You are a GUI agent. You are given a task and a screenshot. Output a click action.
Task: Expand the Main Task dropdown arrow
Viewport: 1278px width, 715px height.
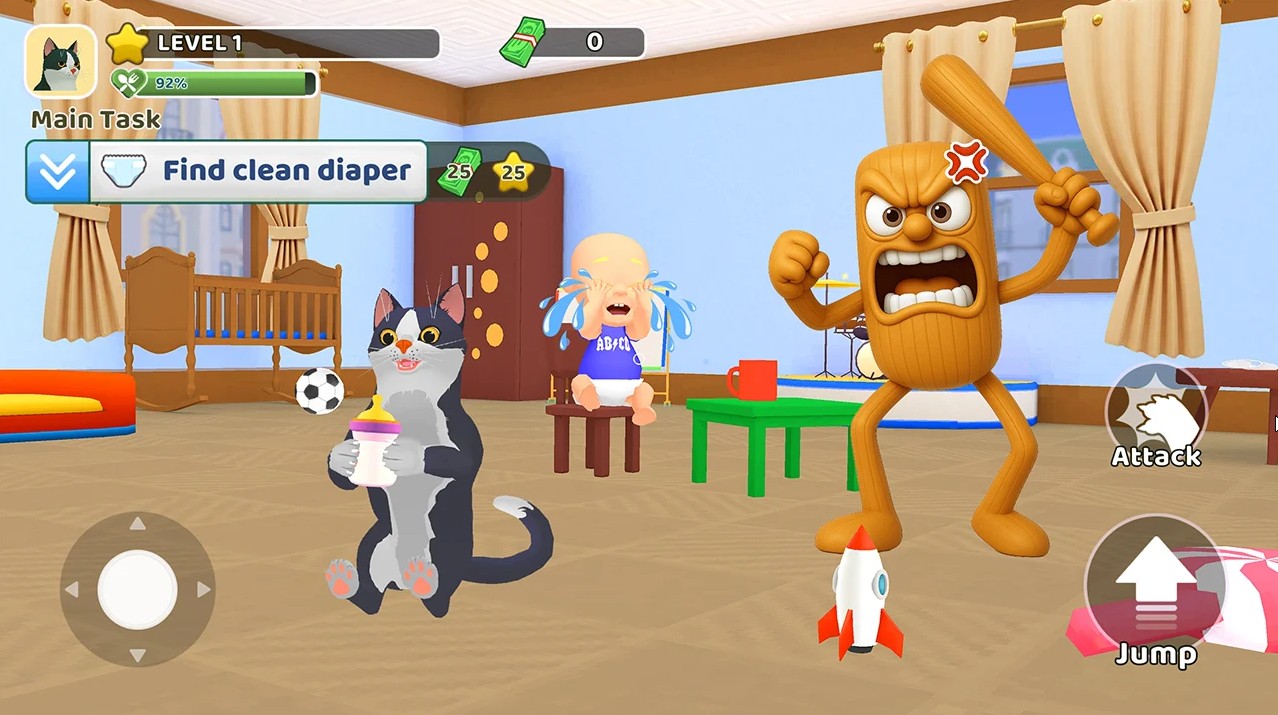click(58, 172)
